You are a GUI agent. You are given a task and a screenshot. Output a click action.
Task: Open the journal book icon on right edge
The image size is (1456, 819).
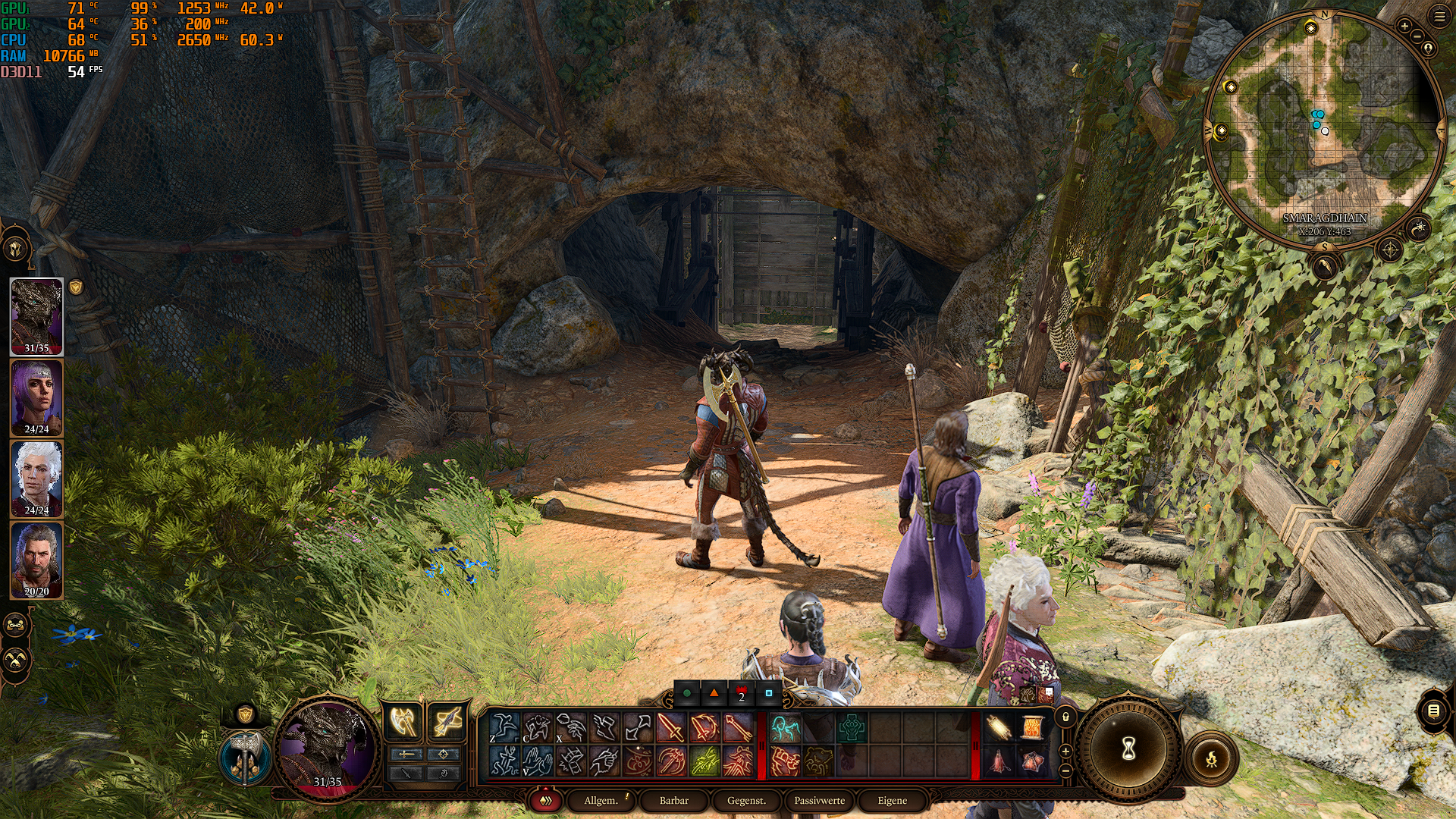click(x=1435, y=713)
